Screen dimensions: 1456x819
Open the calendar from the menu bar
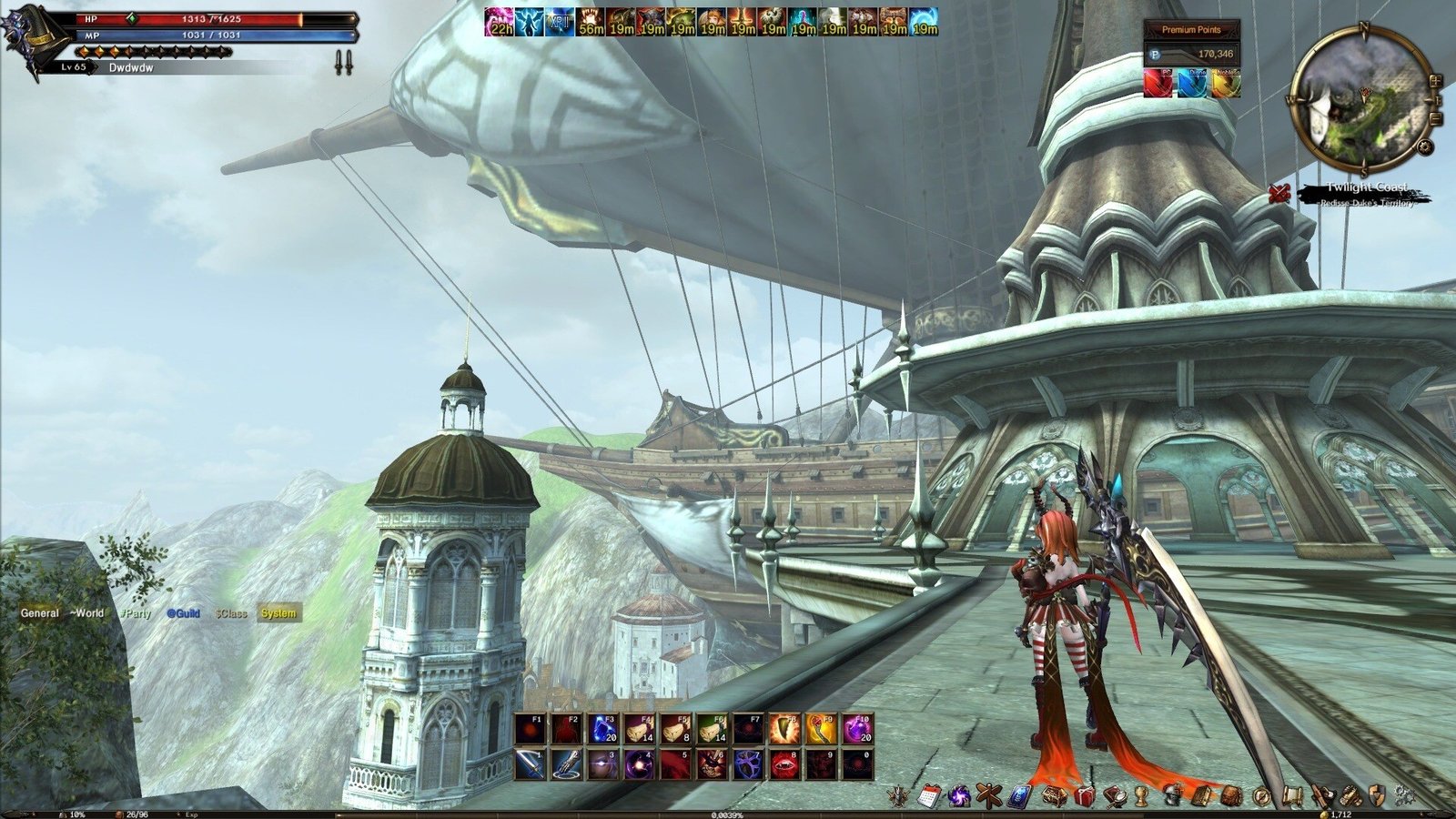tap(929, 796)
